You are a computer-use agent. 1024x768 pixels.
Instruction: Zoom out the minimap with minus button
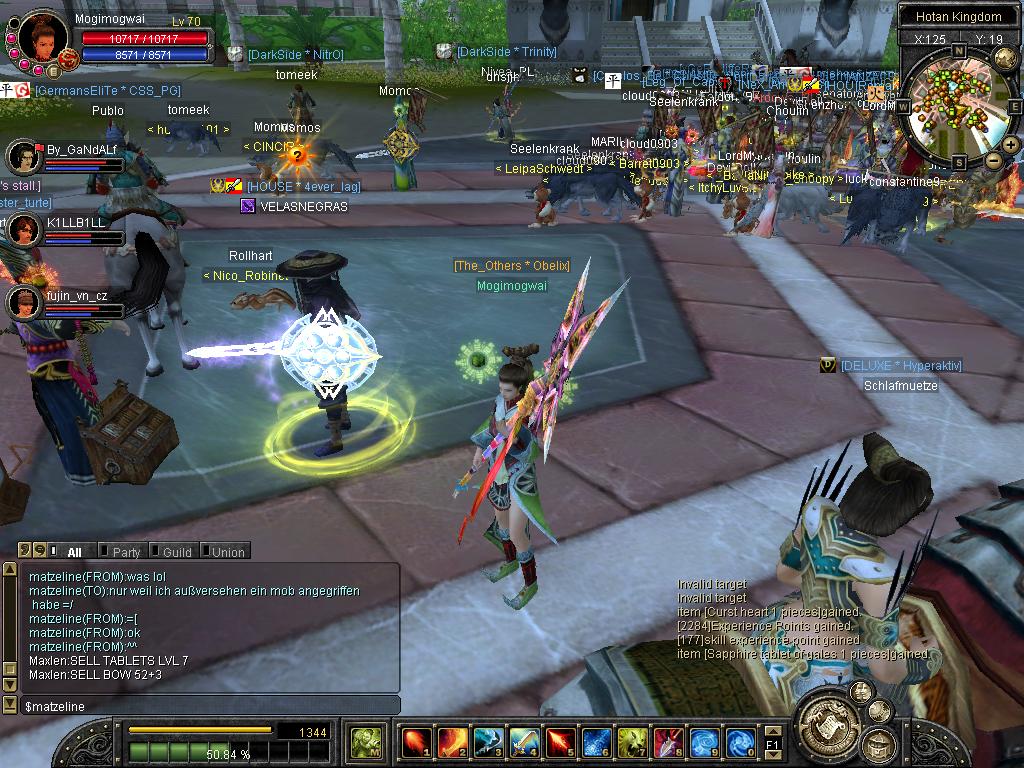coord(993,160)
